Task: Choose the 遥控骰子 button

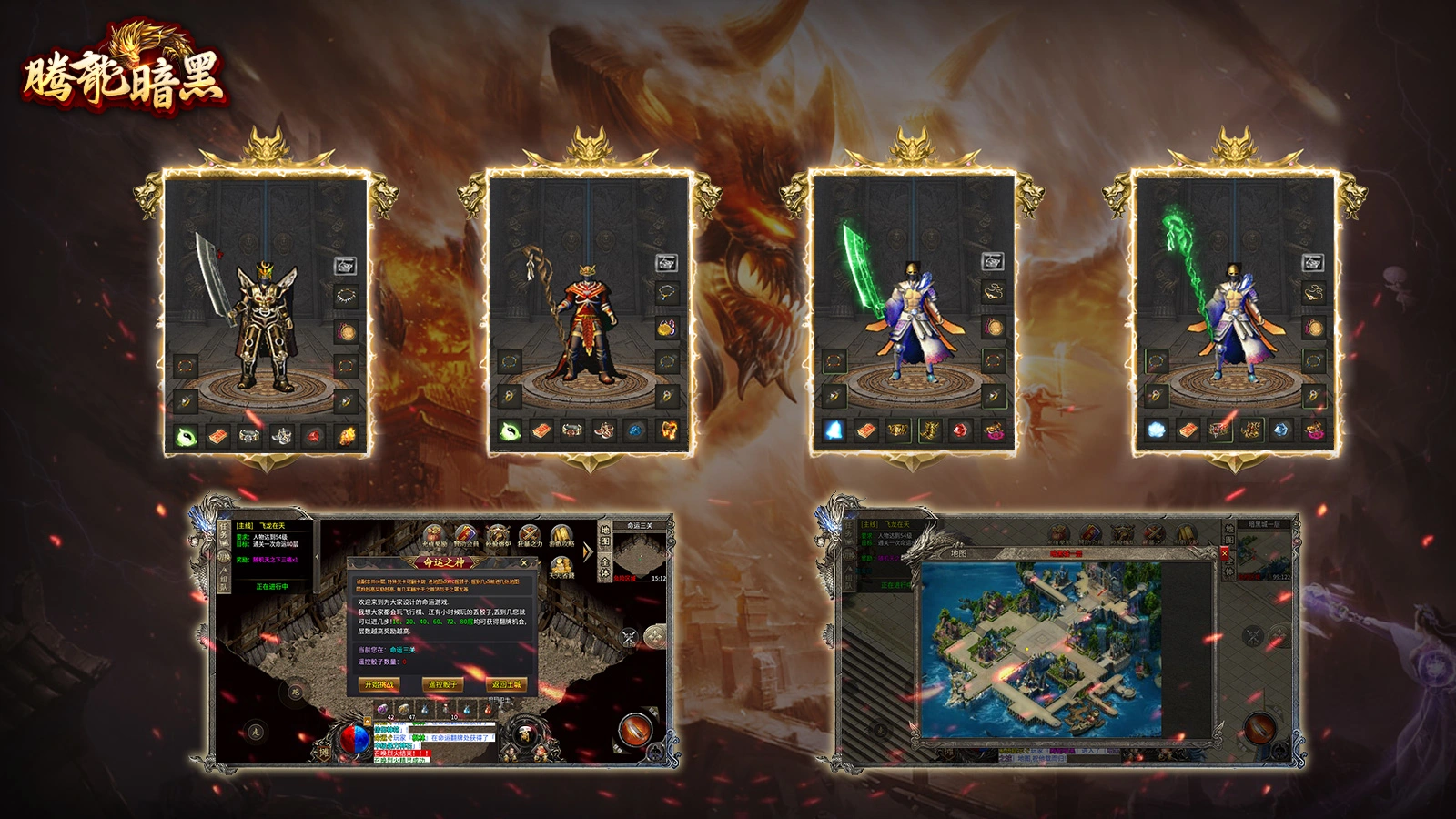Action: pyautogui.click(x=442, y=684)
